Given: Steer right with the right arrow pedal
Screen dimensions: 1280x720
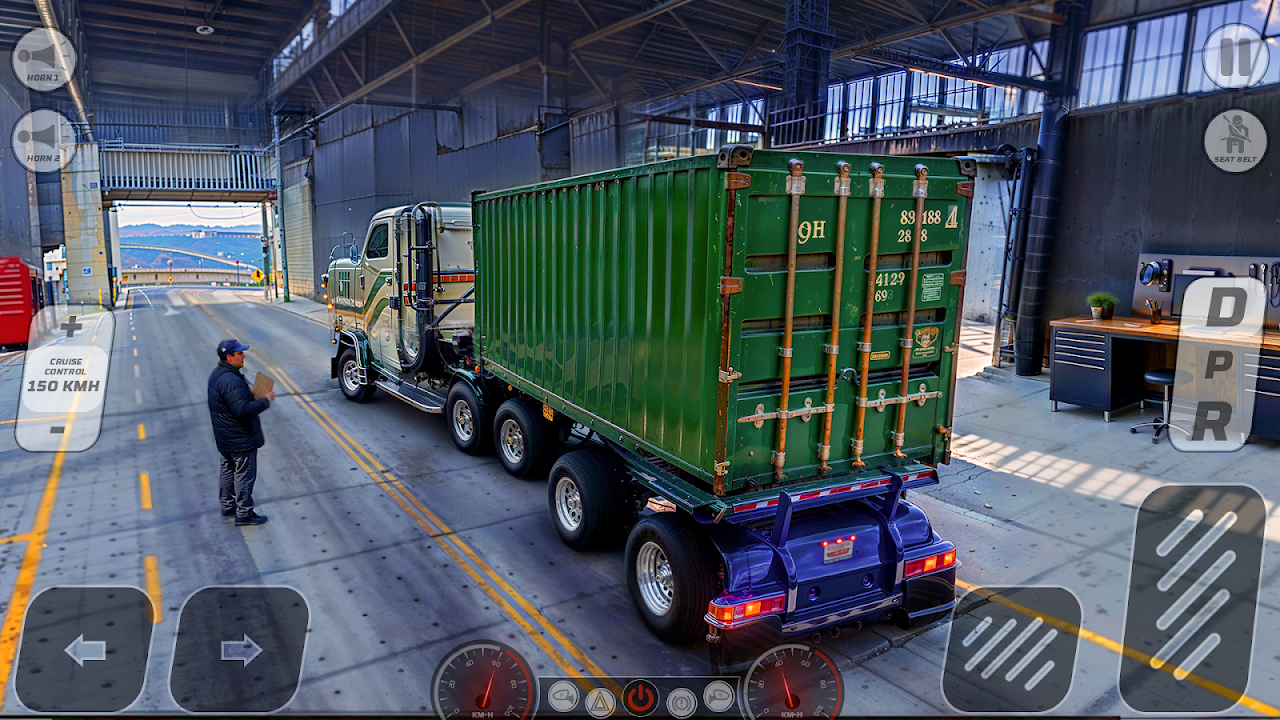Looking at the screenshot, I should [240, 649].
